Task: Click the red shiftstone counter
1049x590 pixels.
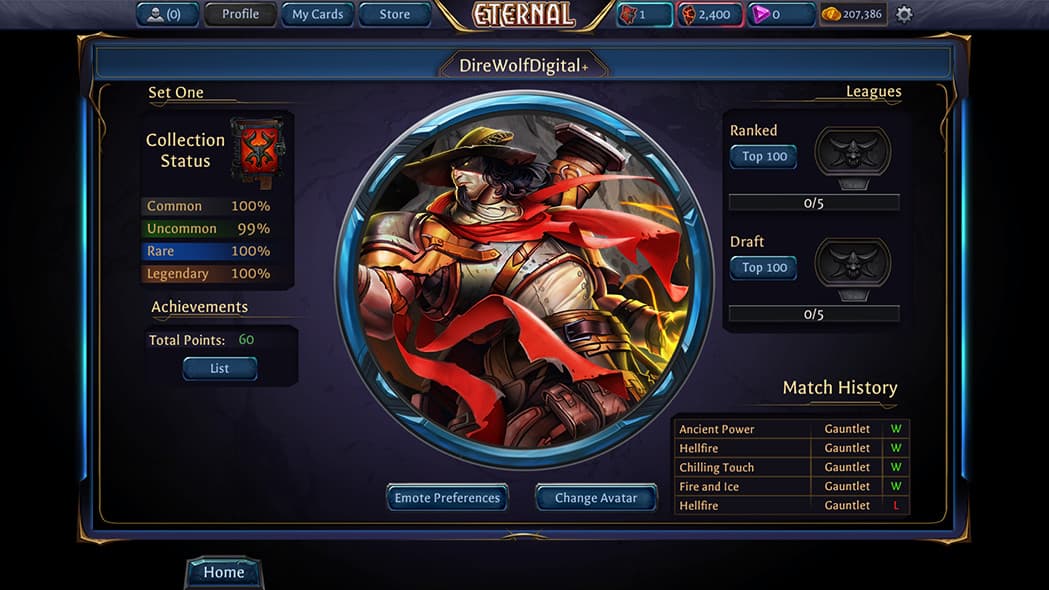Action: 709,14
